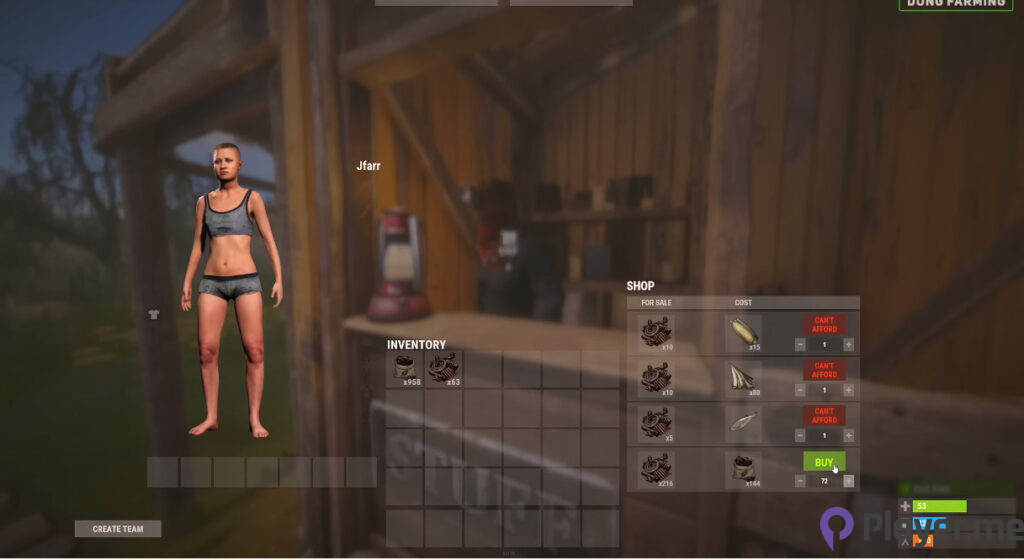This screenshot has width=1024, height=560.
Task: Open the Create Team option
Action: tap(118, 529)
